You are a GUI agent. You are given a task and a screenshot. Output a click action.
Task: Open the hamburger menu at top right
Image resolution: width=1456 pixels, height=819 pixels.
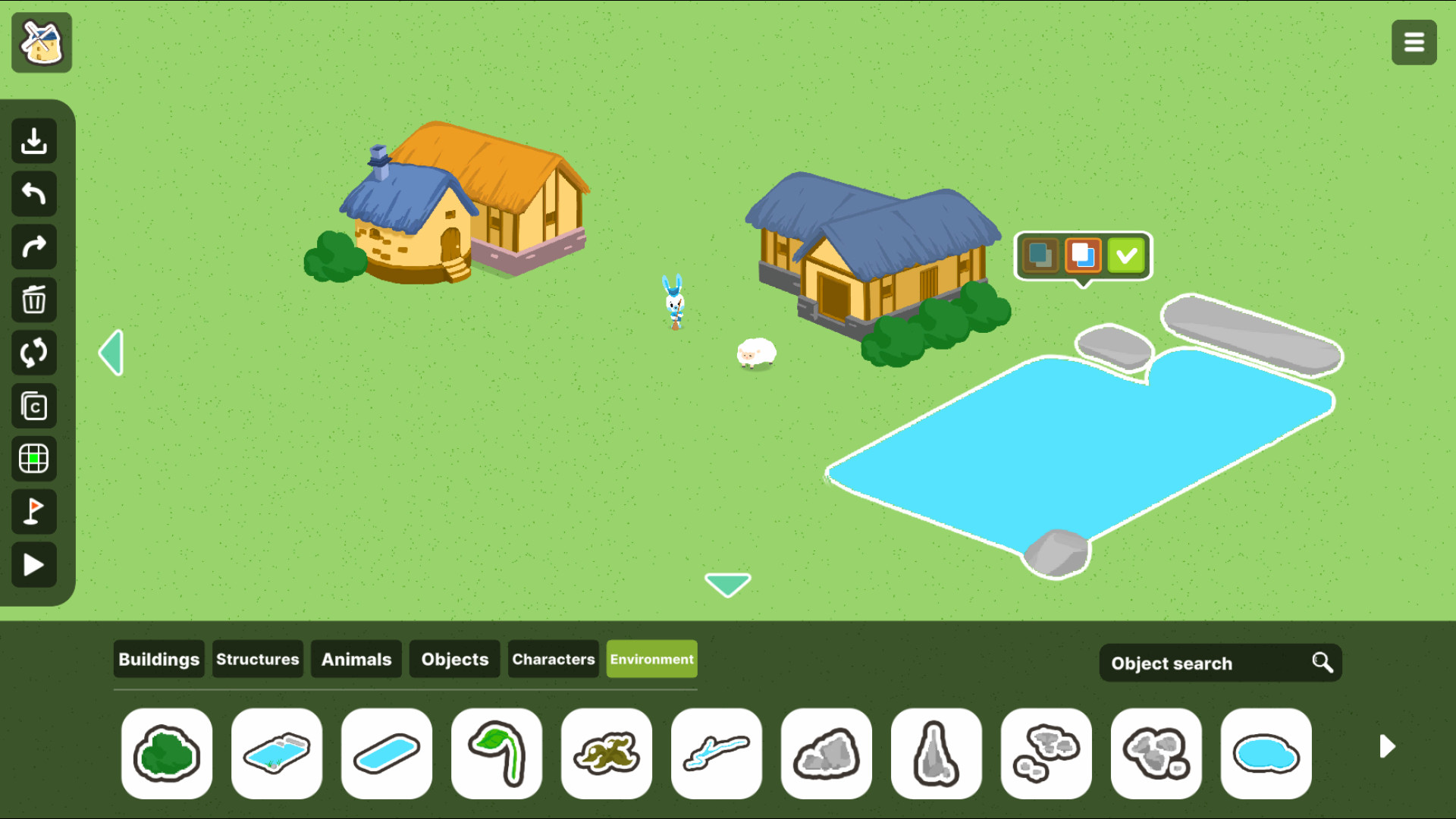click(1414, 42)
